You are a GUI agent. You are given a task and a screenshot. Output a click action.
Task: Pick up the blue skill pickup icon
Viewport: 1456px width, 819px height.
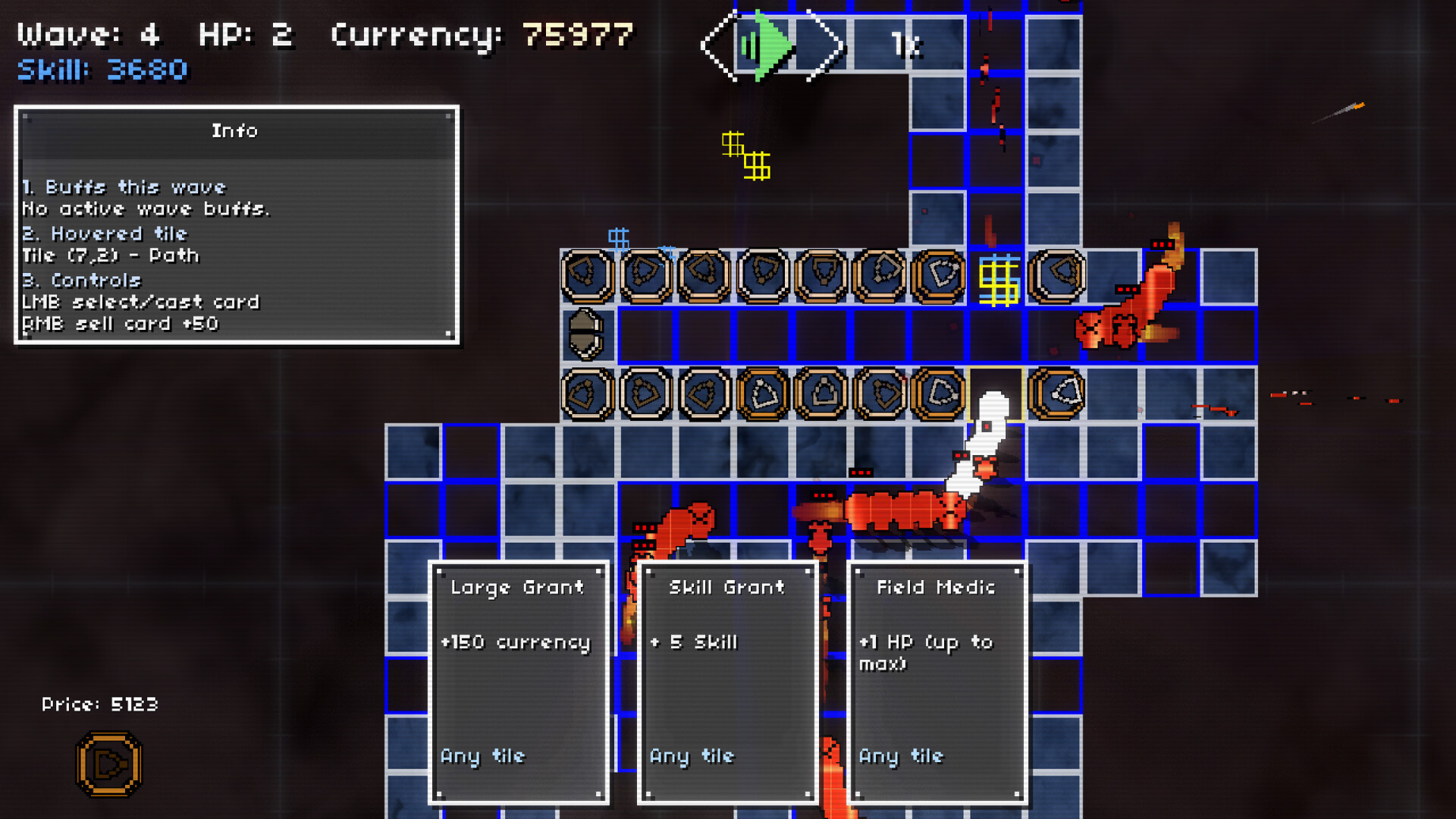(x=620, y=239)
